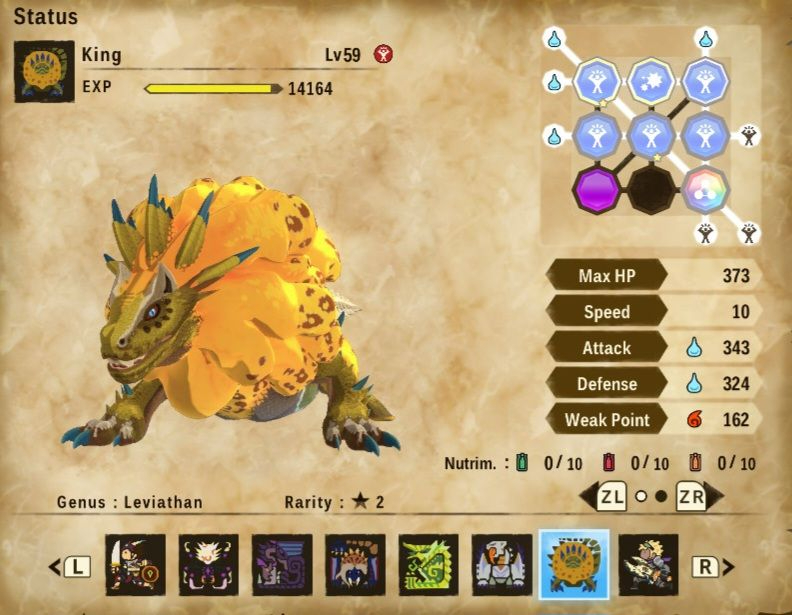Choose the blonde rider portrait
792x615 pixels.
pos(647,564)
